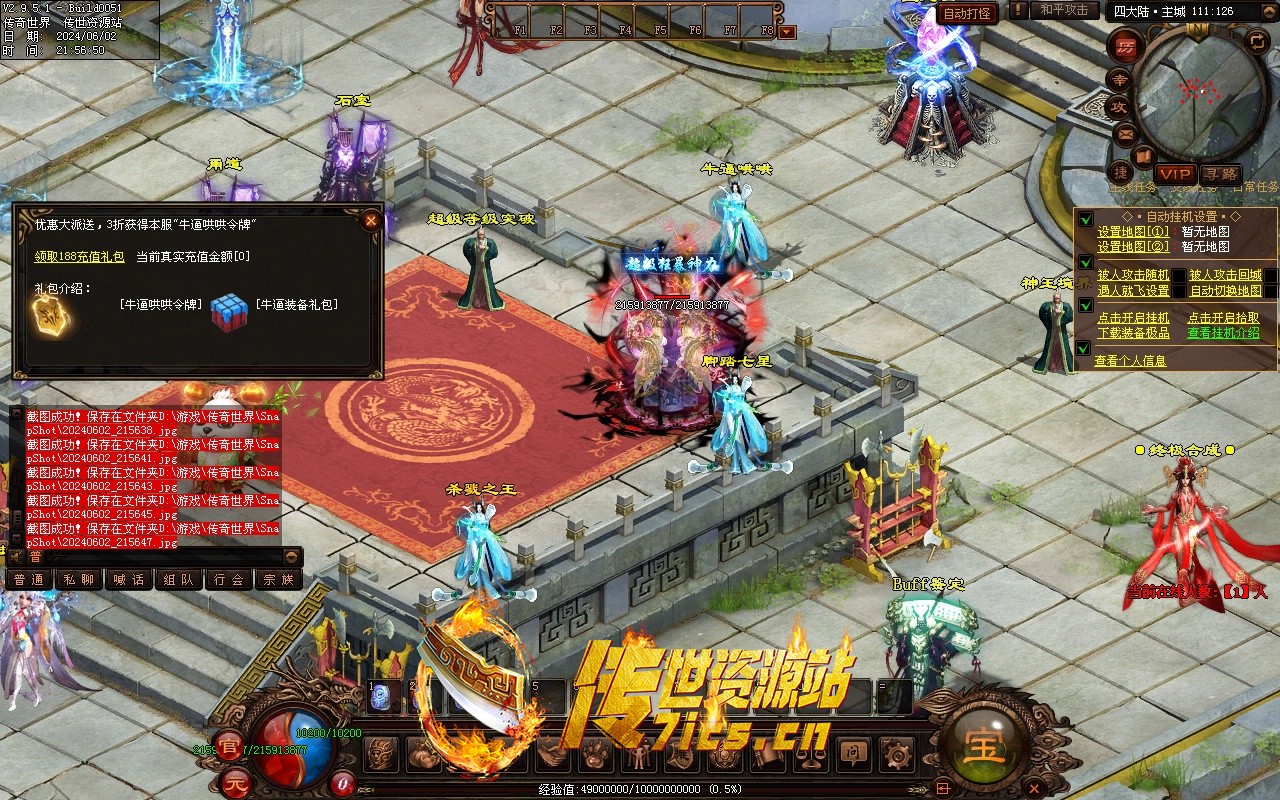View 查看个人信息 personal info
The image size is (1280, 800).
[x=1130, y=361]
